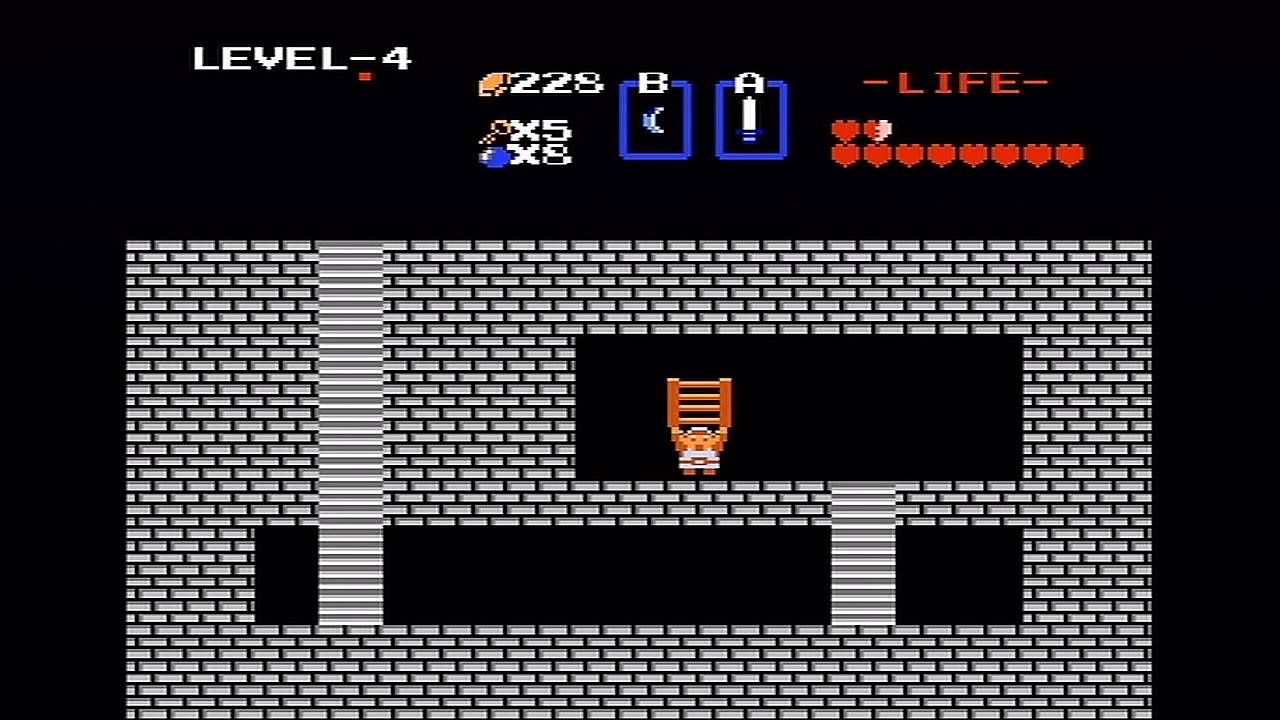Click the LEVEL-4 label
The width and height of the screenshot is (1280, 720).
coord(300,60)
